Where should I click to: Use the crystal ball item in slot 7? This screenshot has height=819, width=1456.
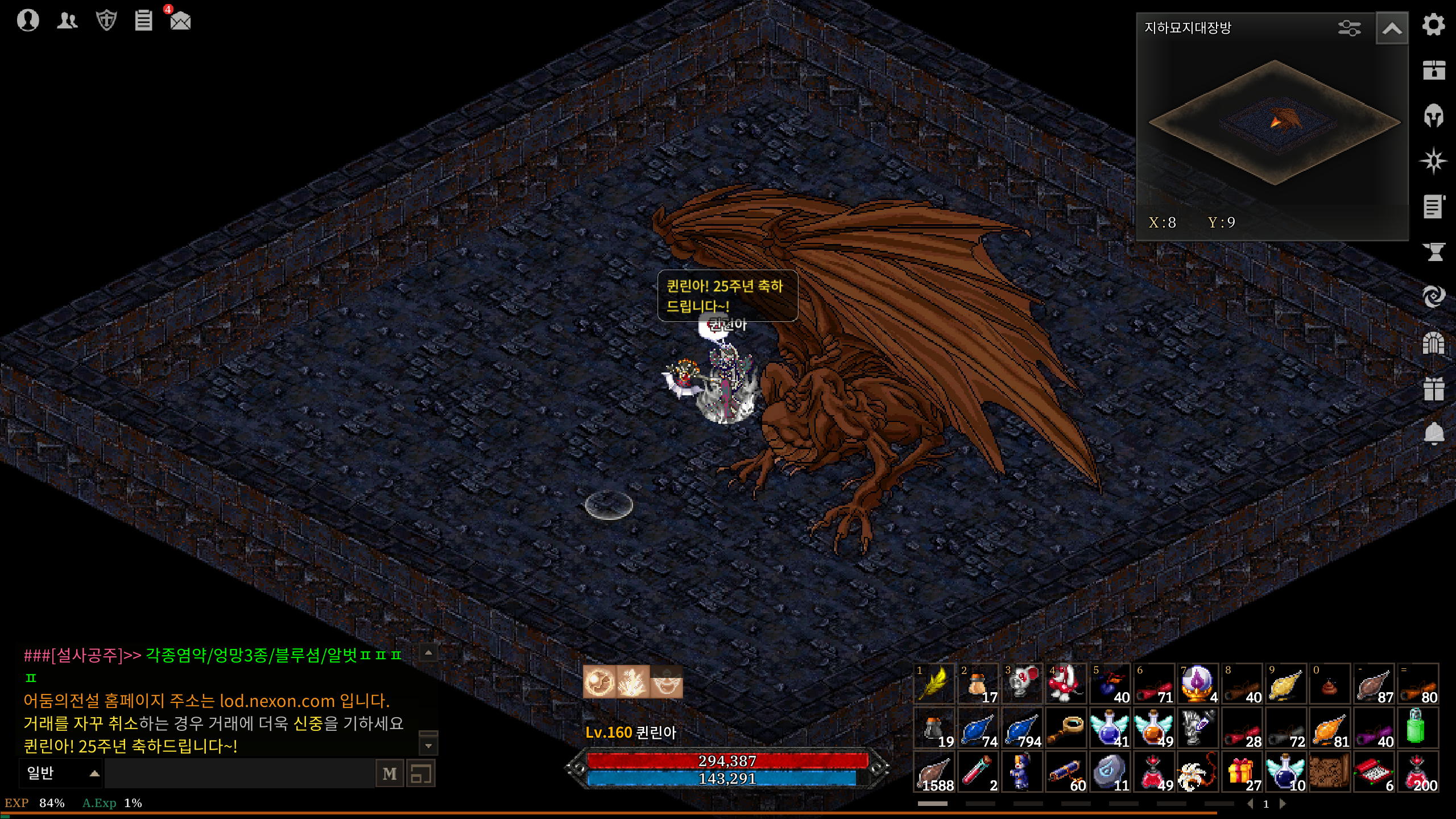tap(1198, 684)
